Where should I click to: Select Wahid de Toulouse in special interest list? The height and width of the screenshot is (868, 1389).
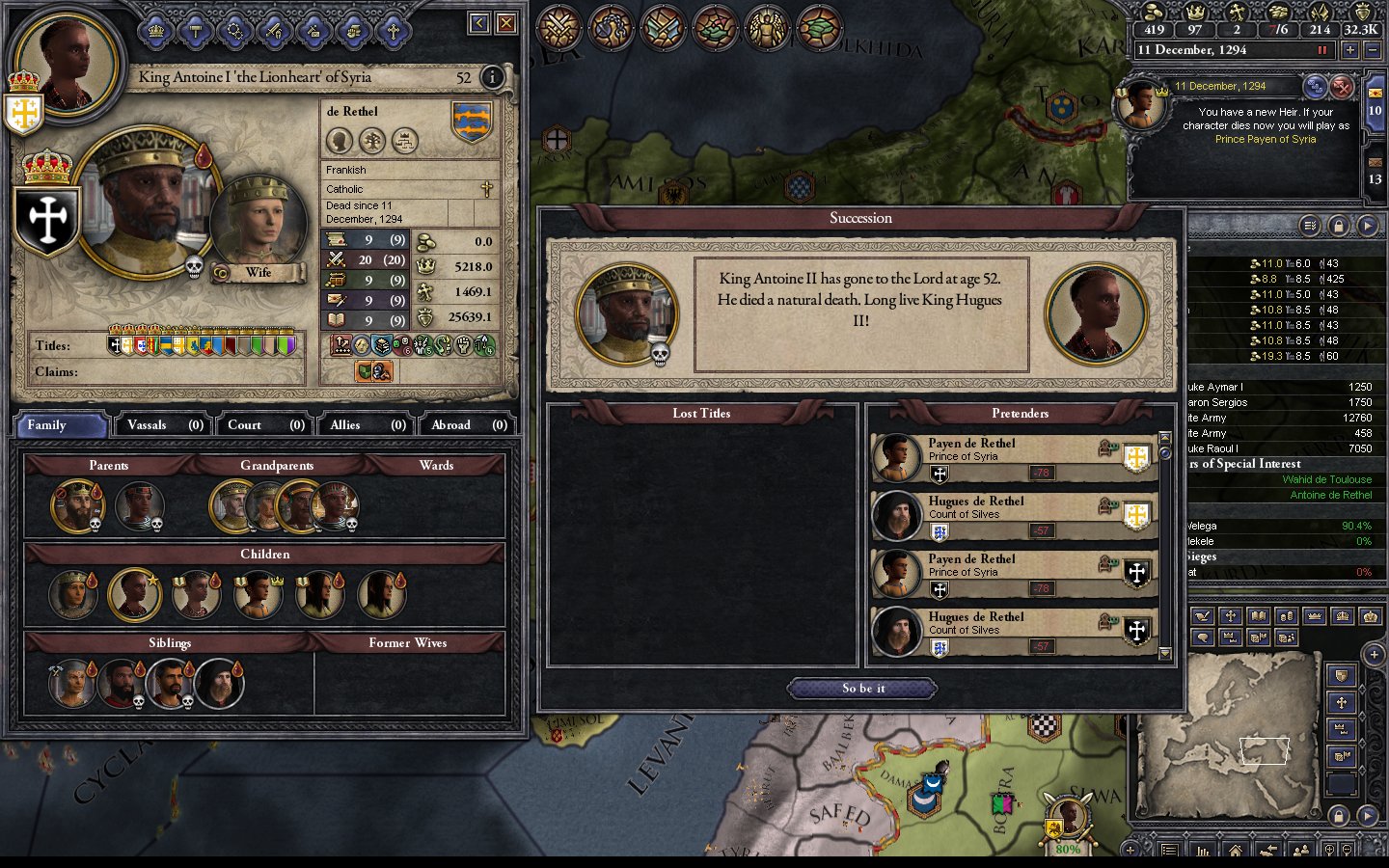click(x=1326, y=479)
